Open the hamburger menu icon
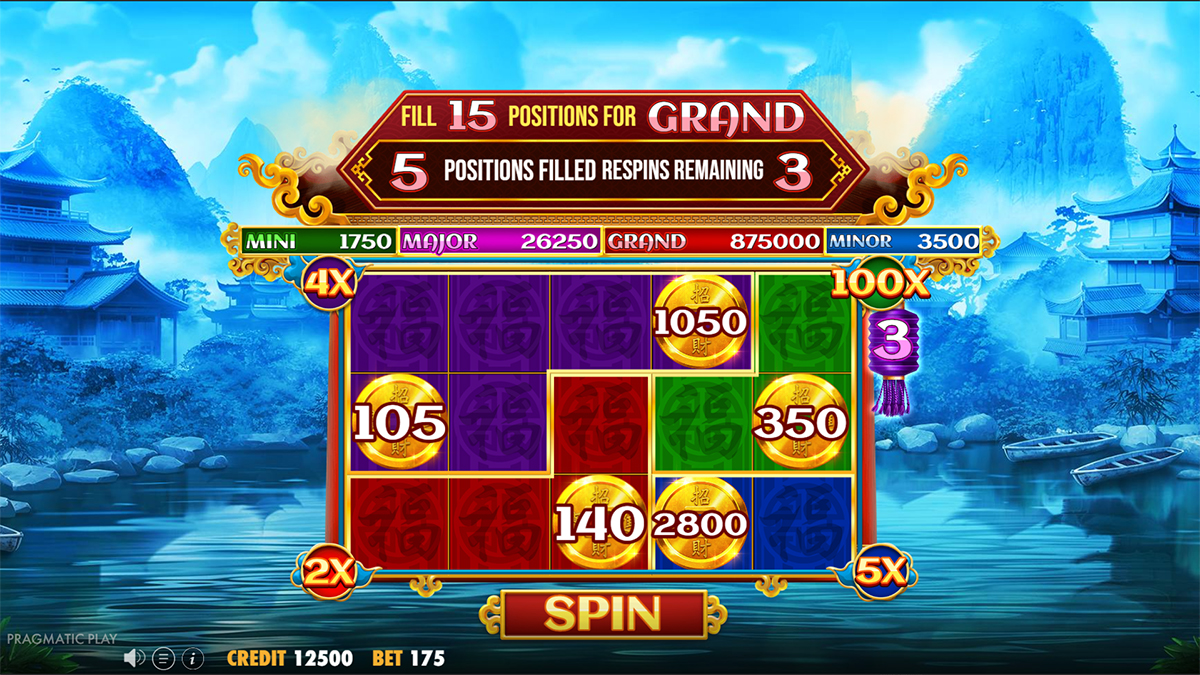 coord(164,658)
